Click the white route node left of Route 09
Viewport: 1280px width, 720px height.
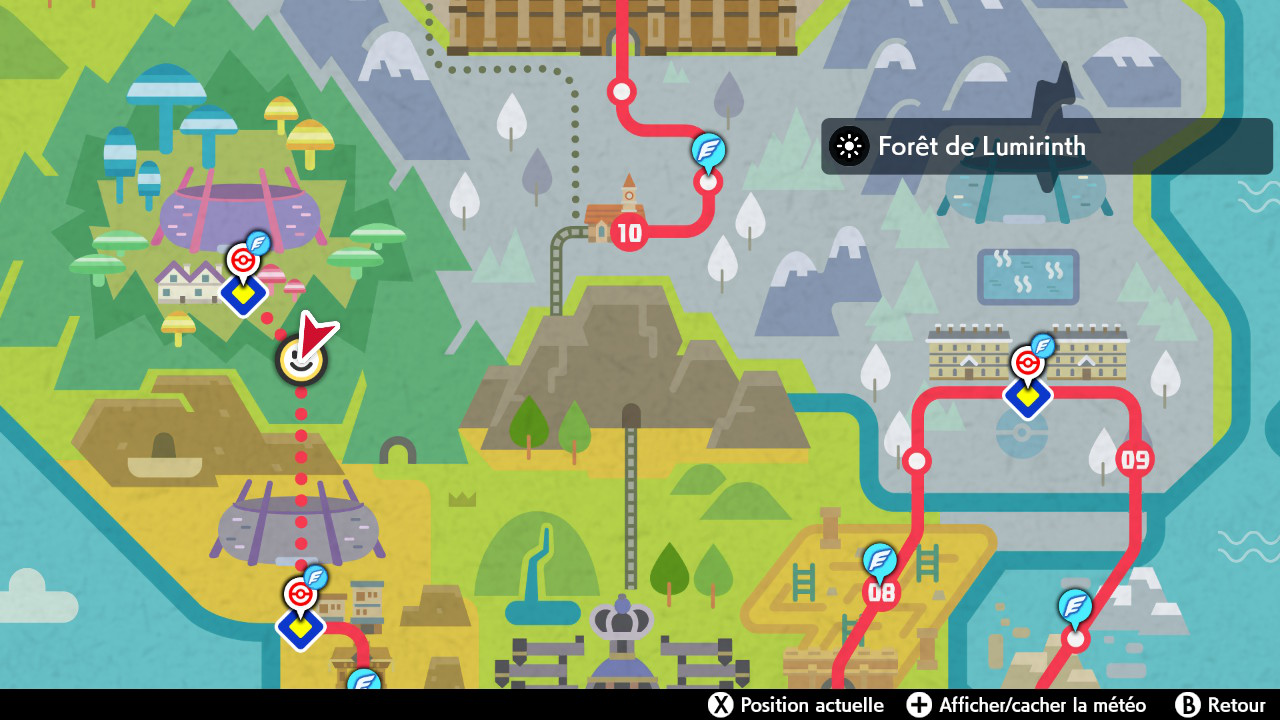point(916,461)
